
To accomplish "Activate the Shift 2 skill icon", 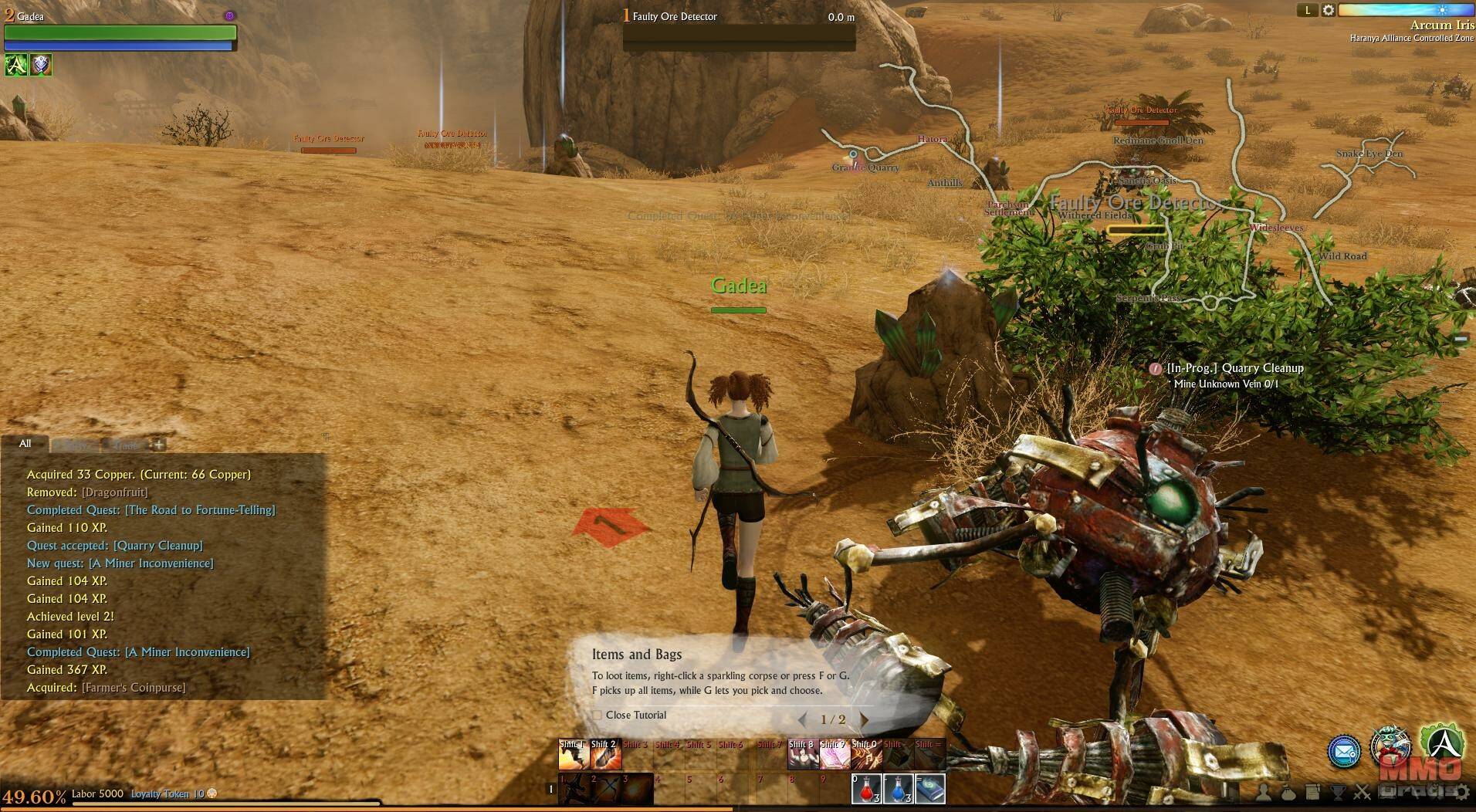I will [605, 755].
